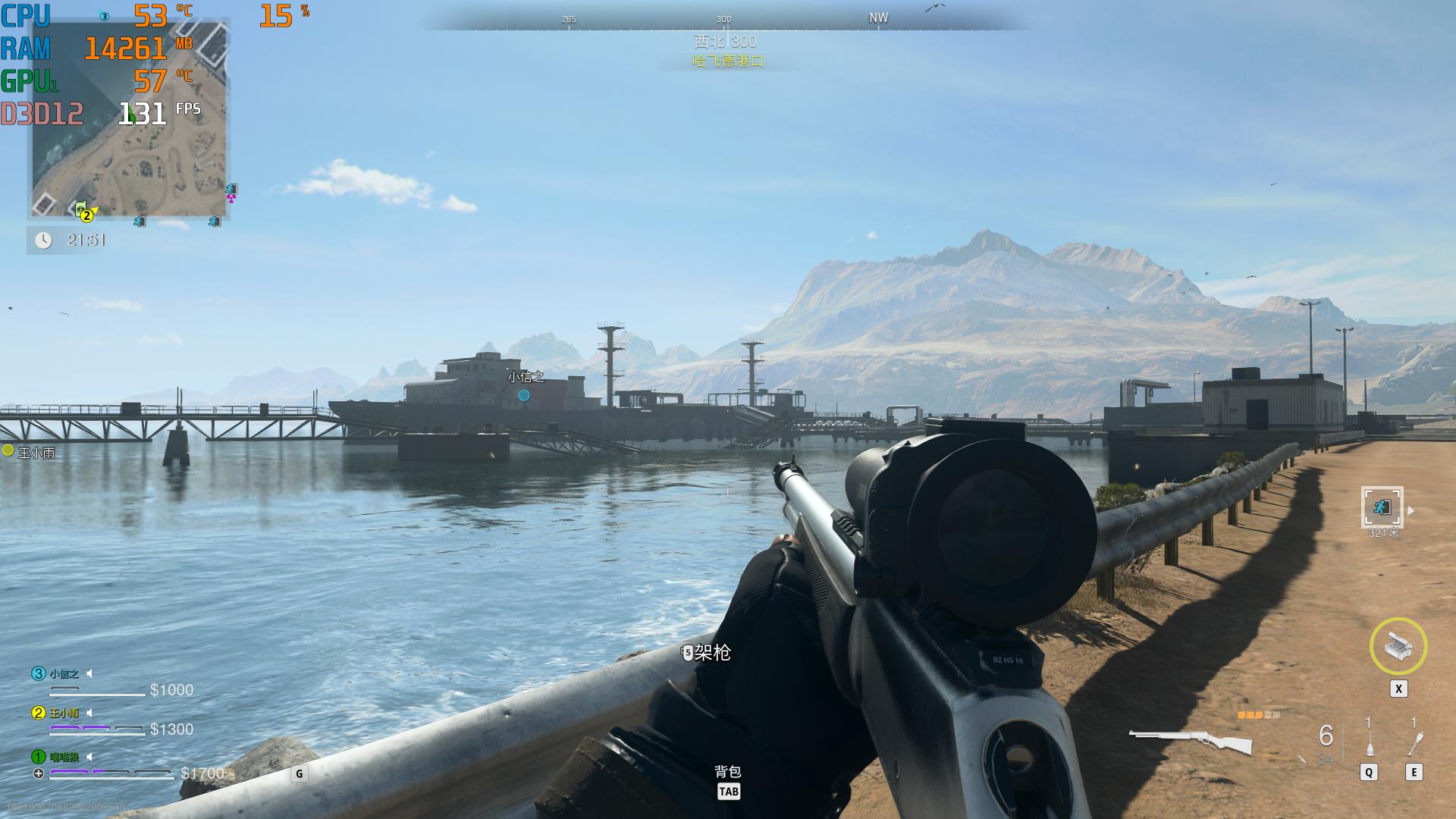Toggle the speaker icon beside 小信之
Image resolution: width=1456 pixels, height=819 pixels.
coord(89,673)
